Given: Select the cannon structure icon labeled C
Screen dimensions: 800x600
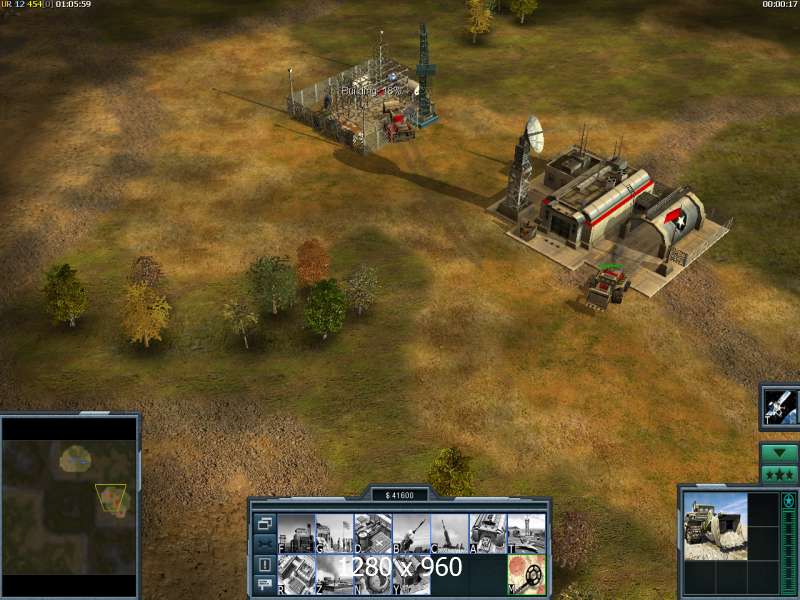Looking at the screenshot, I should click(x=449, y=533).
